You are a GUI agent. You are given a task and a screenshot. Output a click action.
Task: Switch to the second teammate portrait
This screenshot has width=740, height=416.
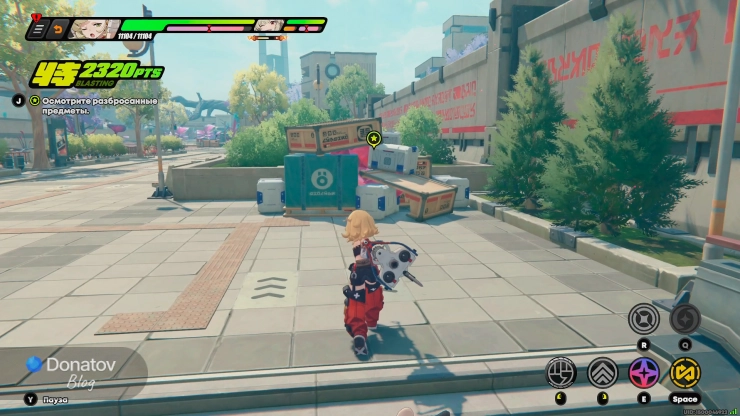pyautogui.click(x=266, y=26)
